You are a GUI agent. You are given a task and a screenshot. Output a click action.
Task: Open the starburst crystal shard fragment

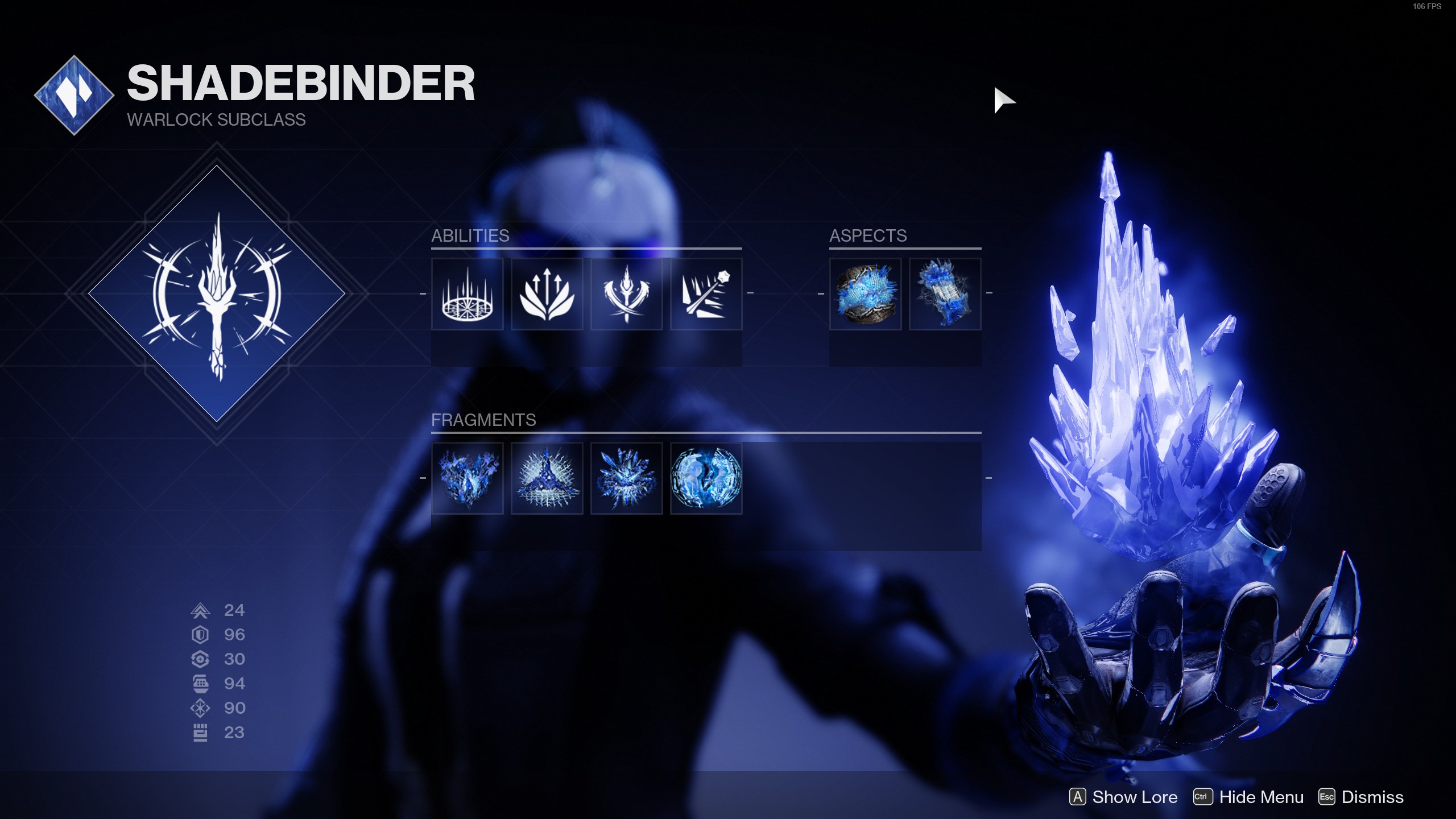pyautogui.click(x=626, y=478)
